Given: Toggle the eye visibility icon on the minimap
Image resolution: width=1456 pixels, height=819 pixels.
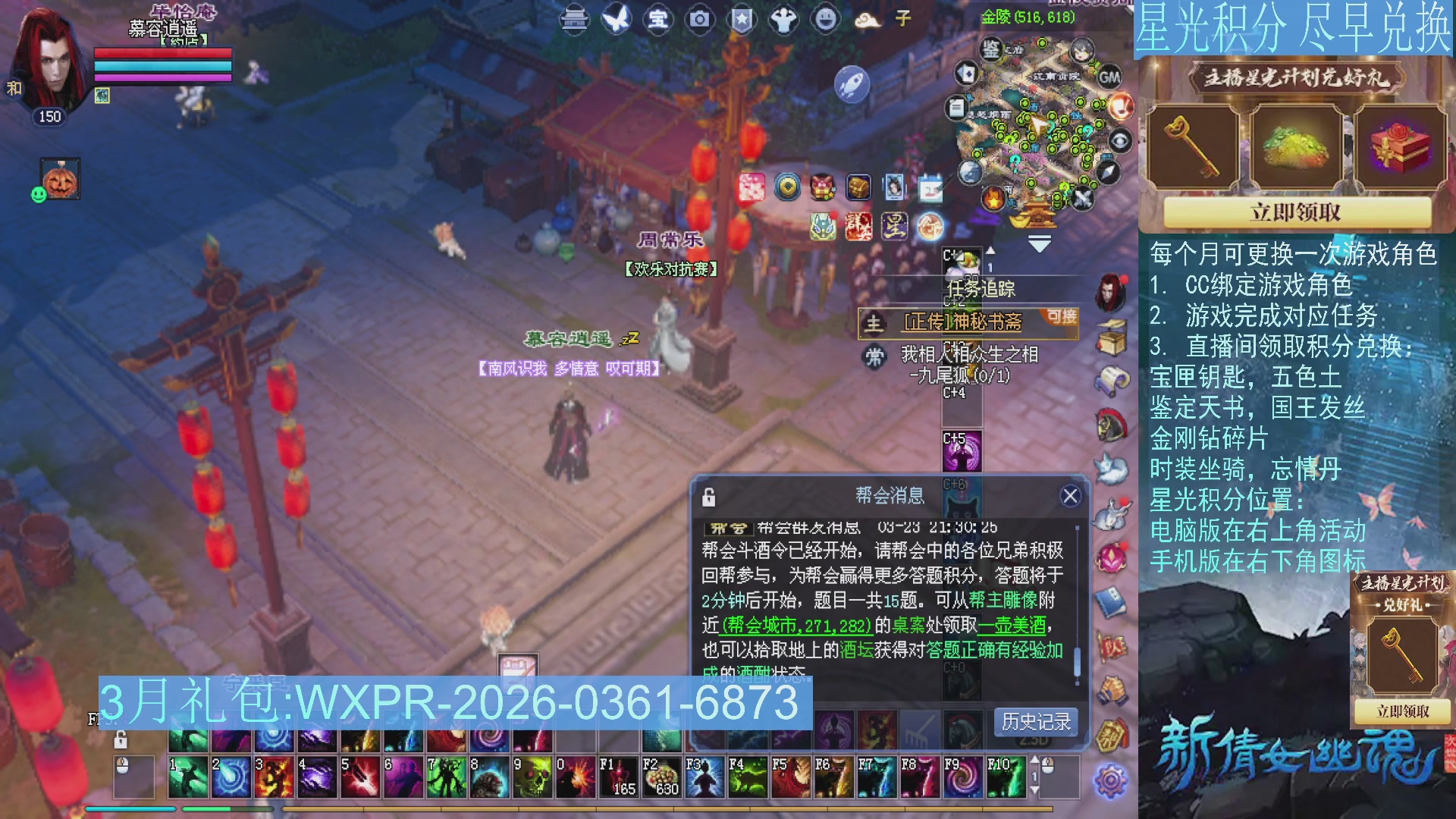Looking at the screenshot, I should (x=1120, y=141).
